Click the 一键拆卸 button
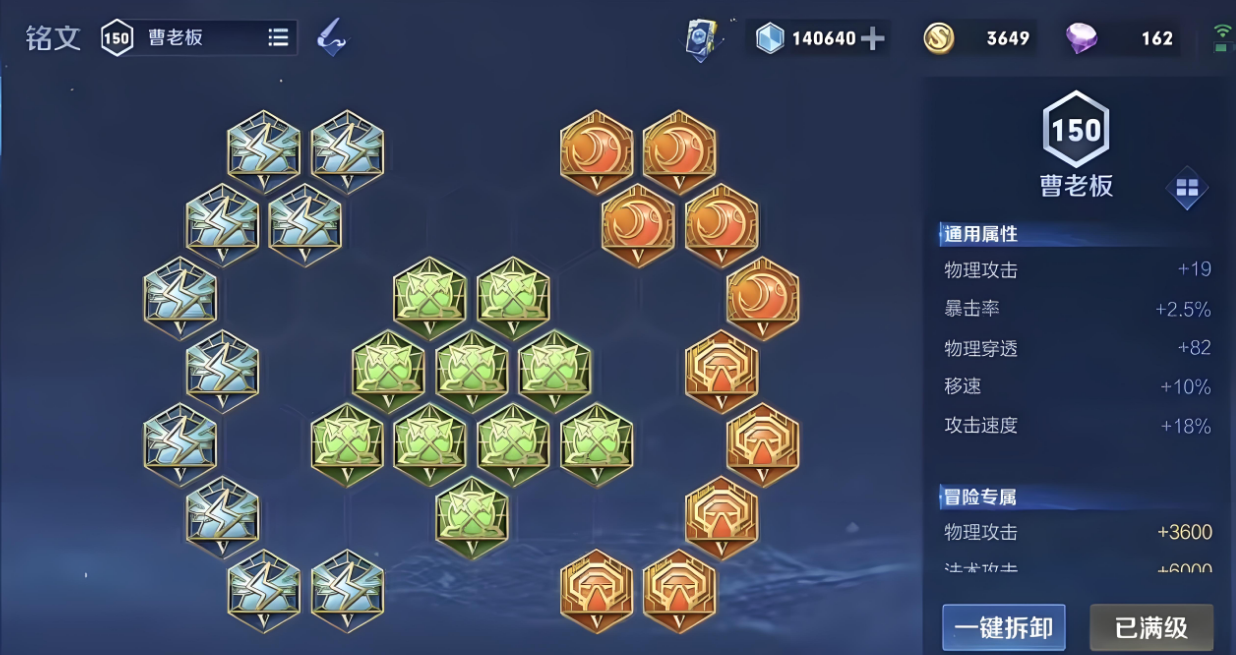Viewport: 1236px width, 655px height. [x=1003, y=627]
